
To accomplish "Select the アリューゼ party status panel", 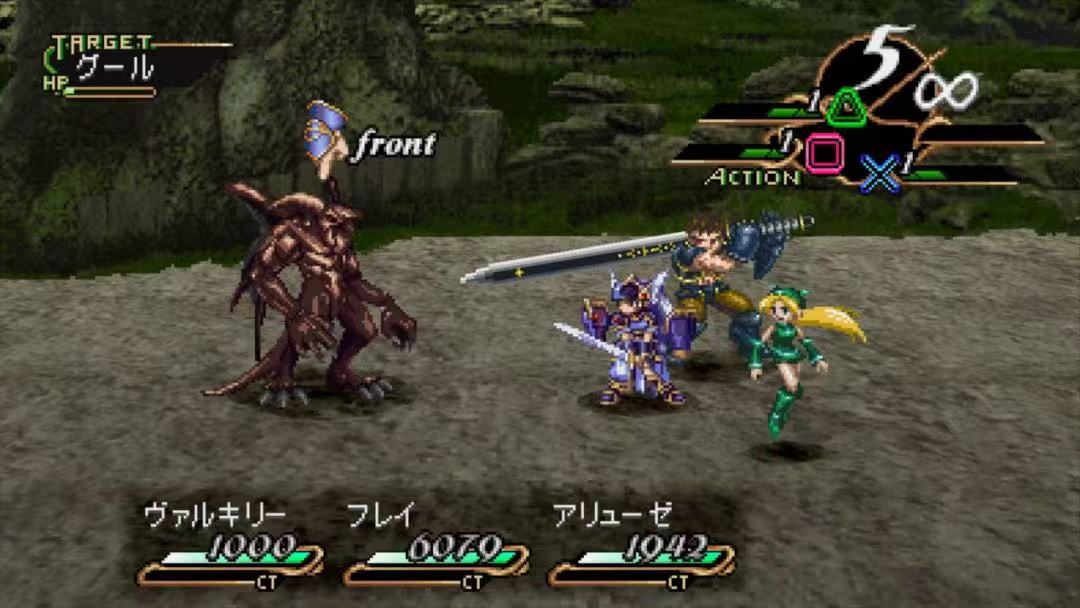I will [x=641, y=545].
